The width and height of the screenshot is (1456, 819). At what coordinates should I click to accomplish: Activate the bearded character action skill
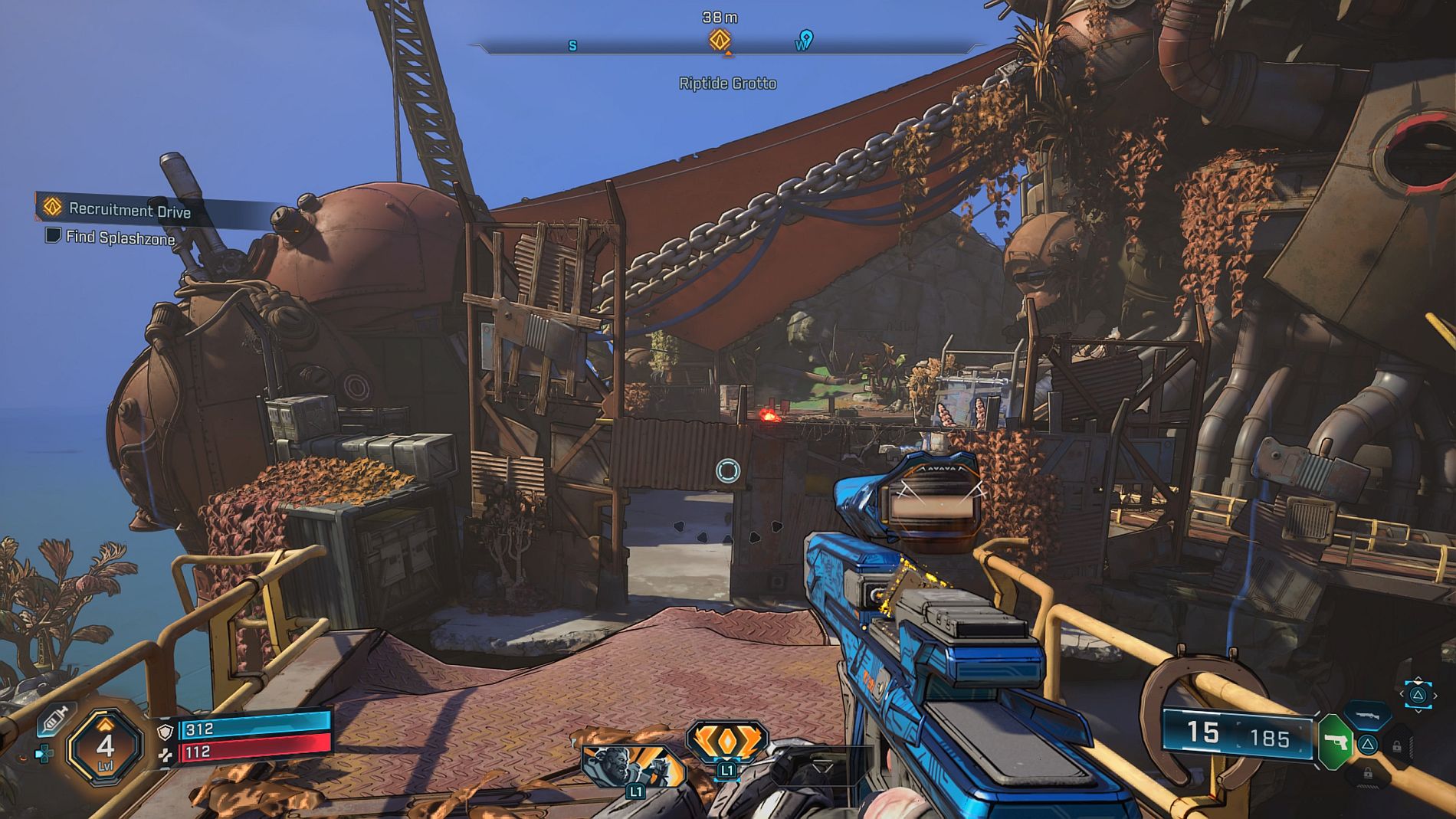point(631,766)
